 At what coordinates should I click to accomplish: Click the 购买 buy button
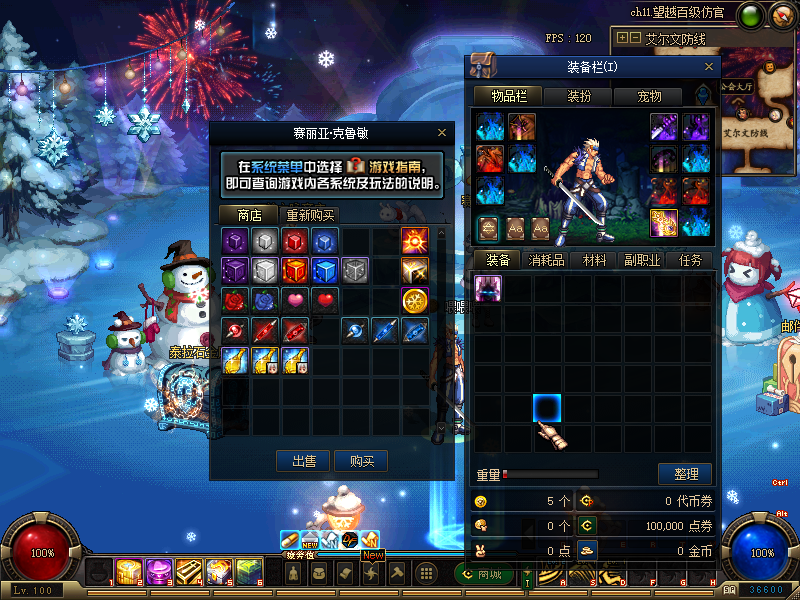pyautogui.click(x=361, y=461)
